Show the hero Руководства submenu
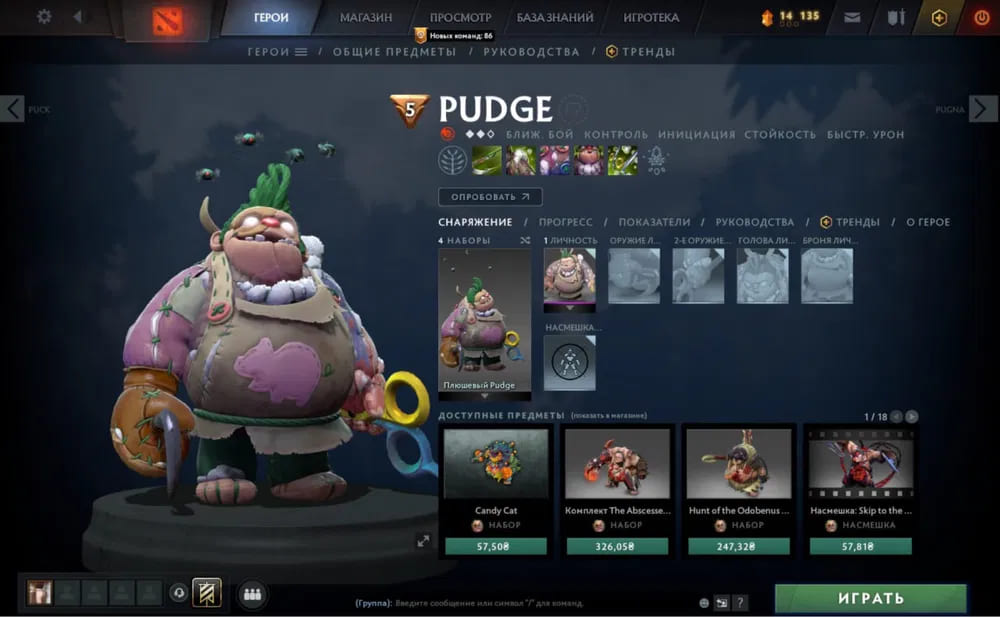Screen dimensions: 1000x617 pyautogui.click(x=531, y=51)
